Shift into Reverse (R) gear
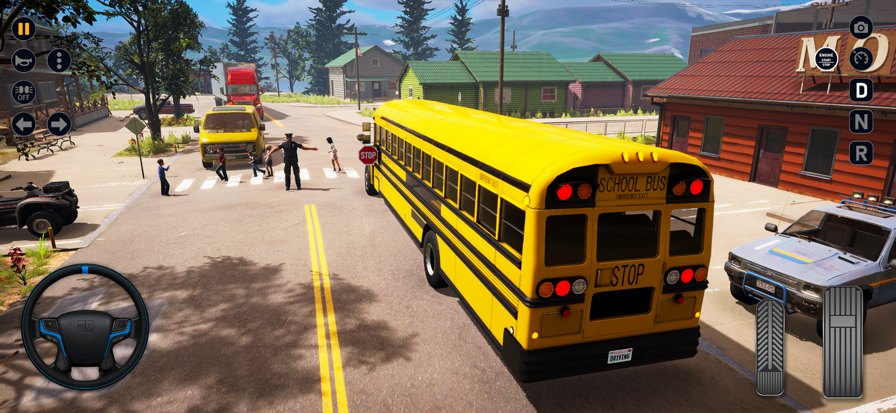Image resolution: width=896 pixels, height=413 pixels. [861, 153]
